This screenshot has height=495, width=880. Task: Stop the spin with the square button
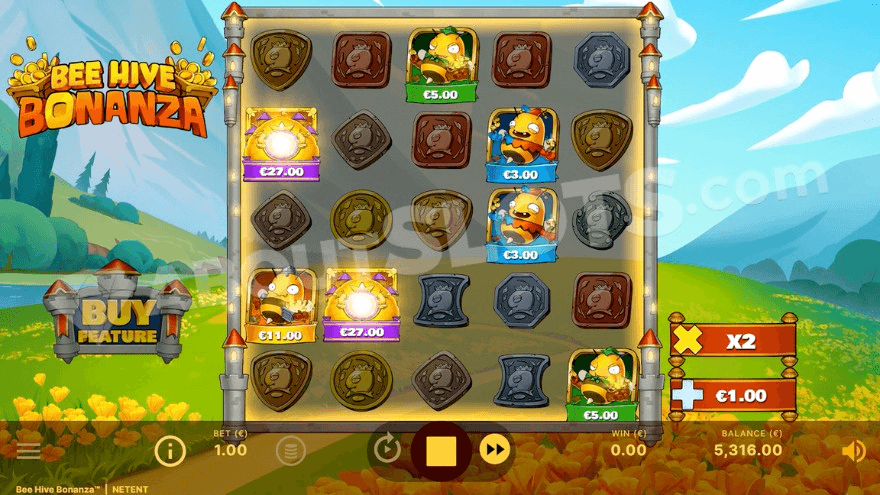tap(441, 451)
